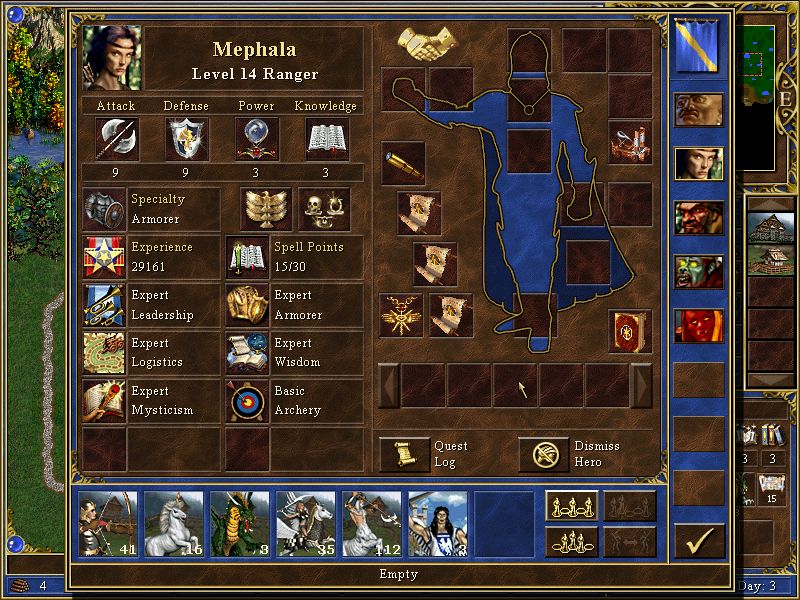Show Expert Wisdom skill details

point(248,353)
